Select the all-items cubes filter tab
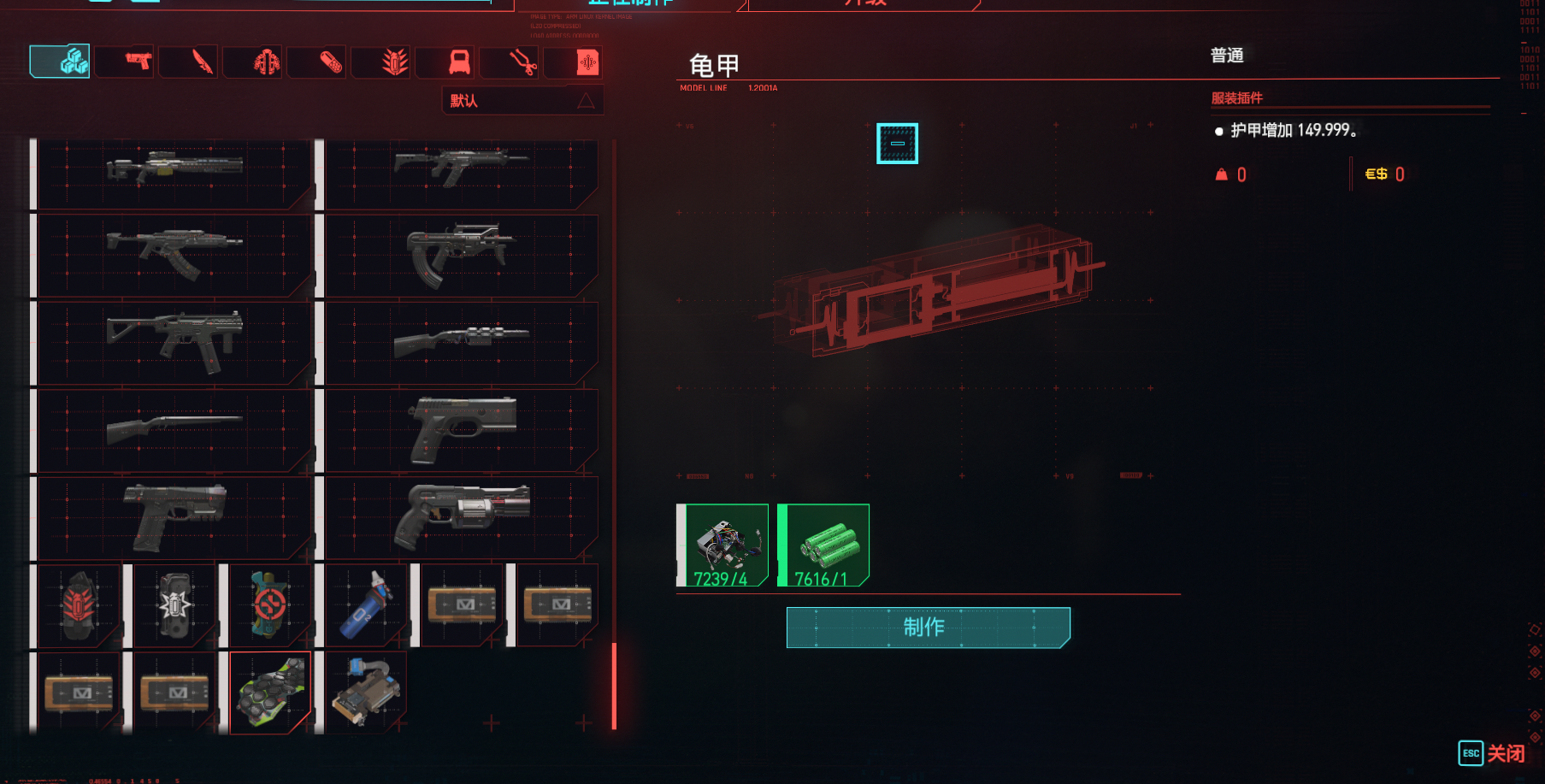Image resolution: width=1545 pixels, height=784 pixels. pos(61,62)
